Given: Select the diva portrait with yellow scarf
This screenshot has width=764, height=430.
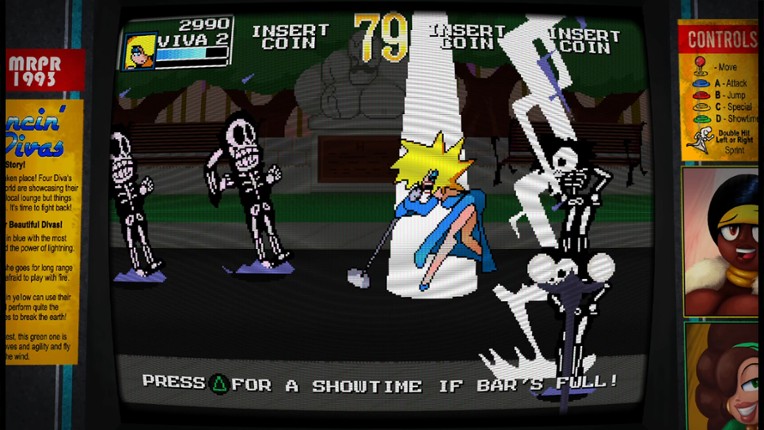Looking at the screenshot, I should 721,241.
